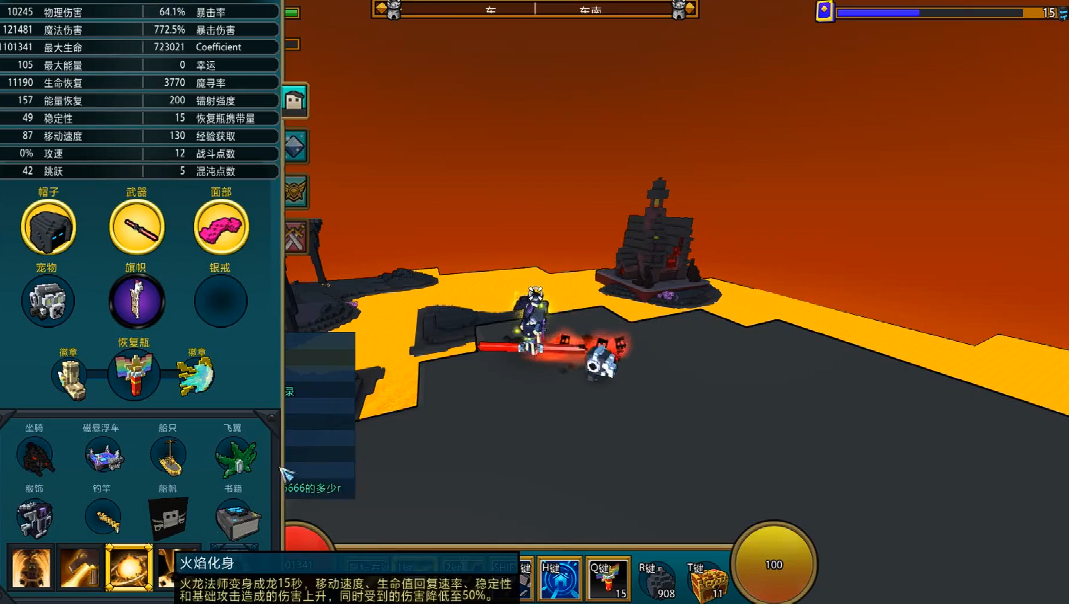This screenshot has width=1069, height=604.
Task: Open the weapon equipment slot
Action: point(136,226)
